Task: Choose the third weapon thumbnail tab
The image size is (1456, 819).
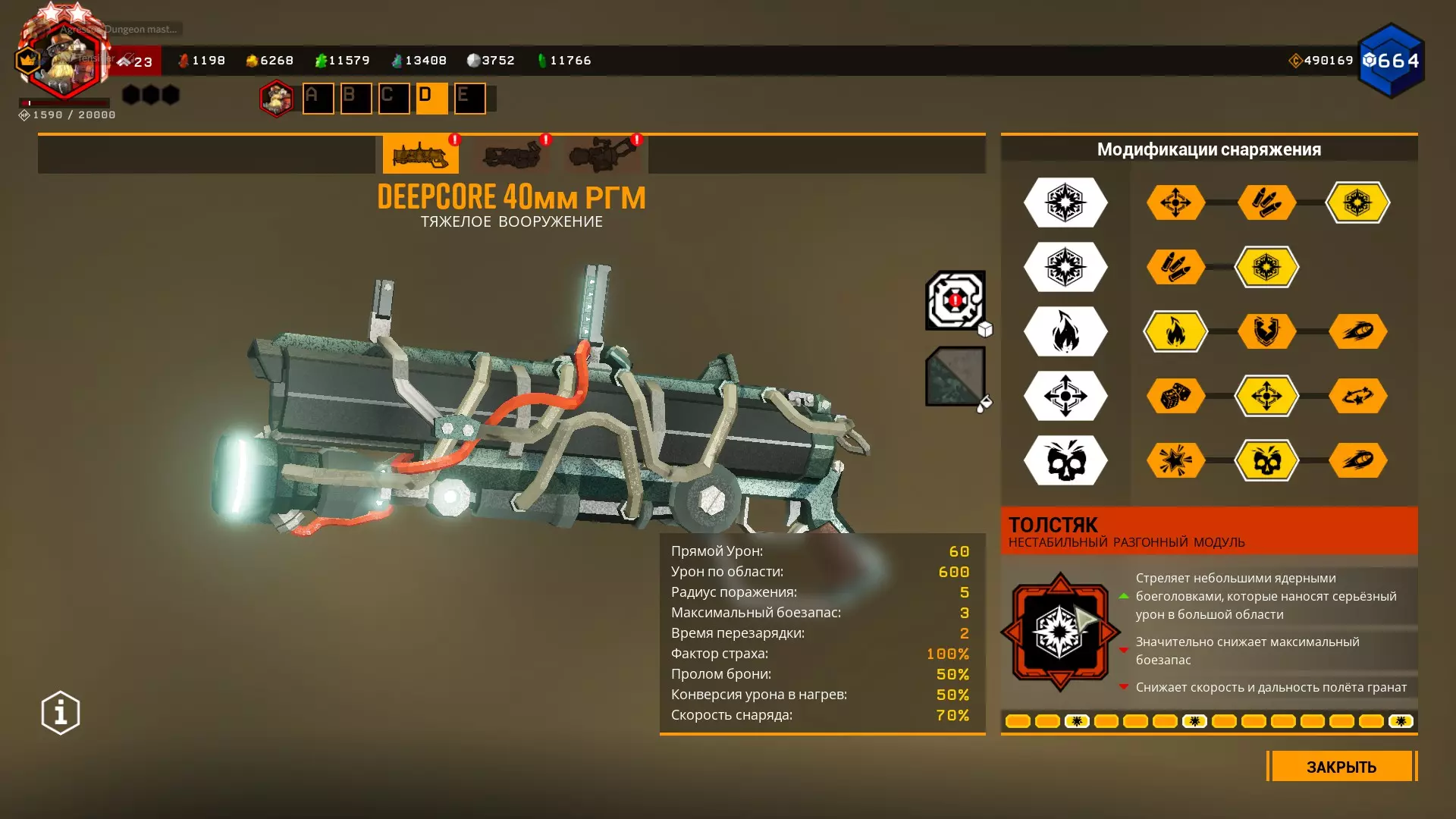Action: pyautogui.click(x=603, y=155)
